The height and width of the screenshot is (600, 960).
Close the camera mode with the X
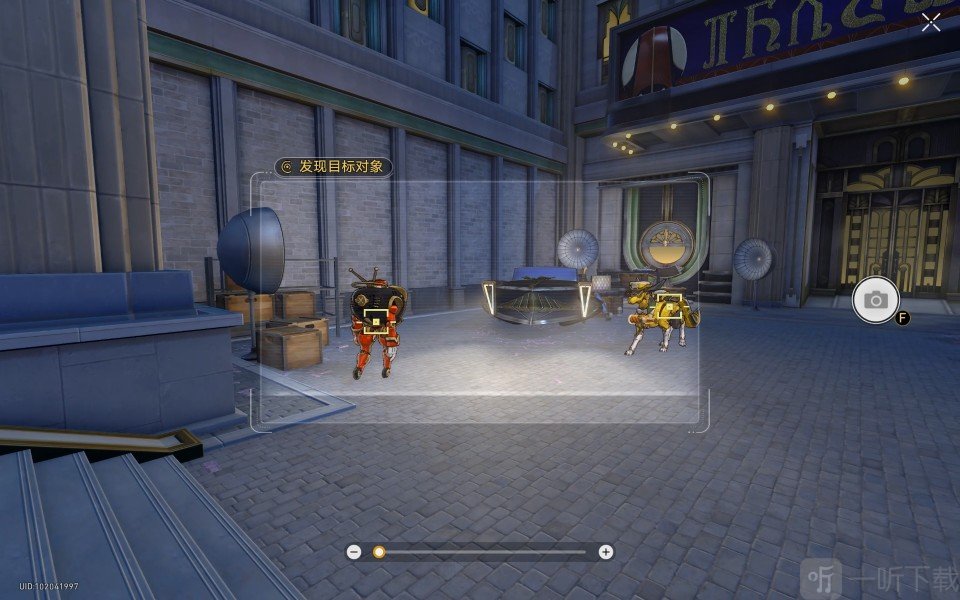(x=931, y=23)
